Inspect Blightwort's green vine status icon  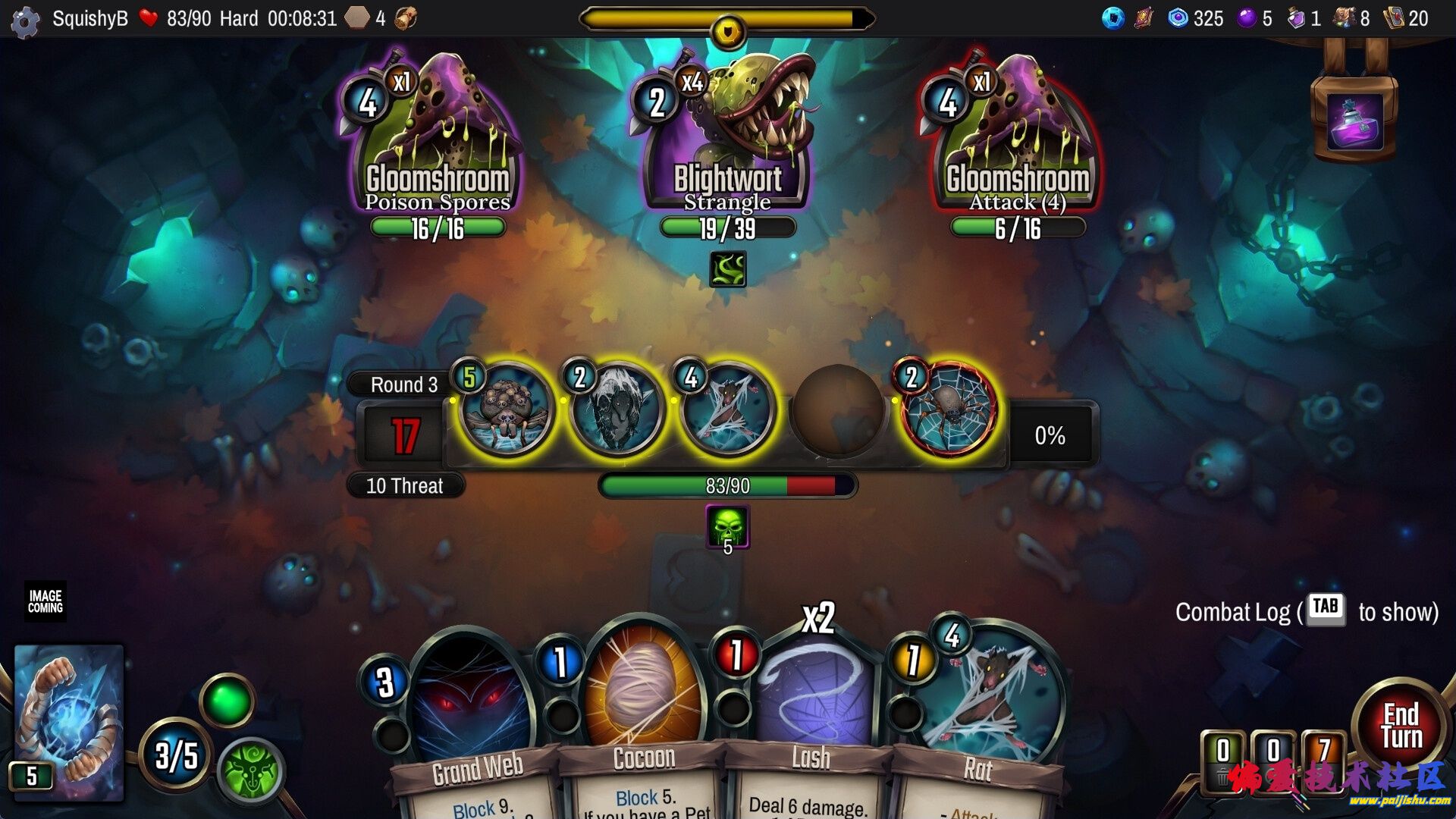[727, 269]
